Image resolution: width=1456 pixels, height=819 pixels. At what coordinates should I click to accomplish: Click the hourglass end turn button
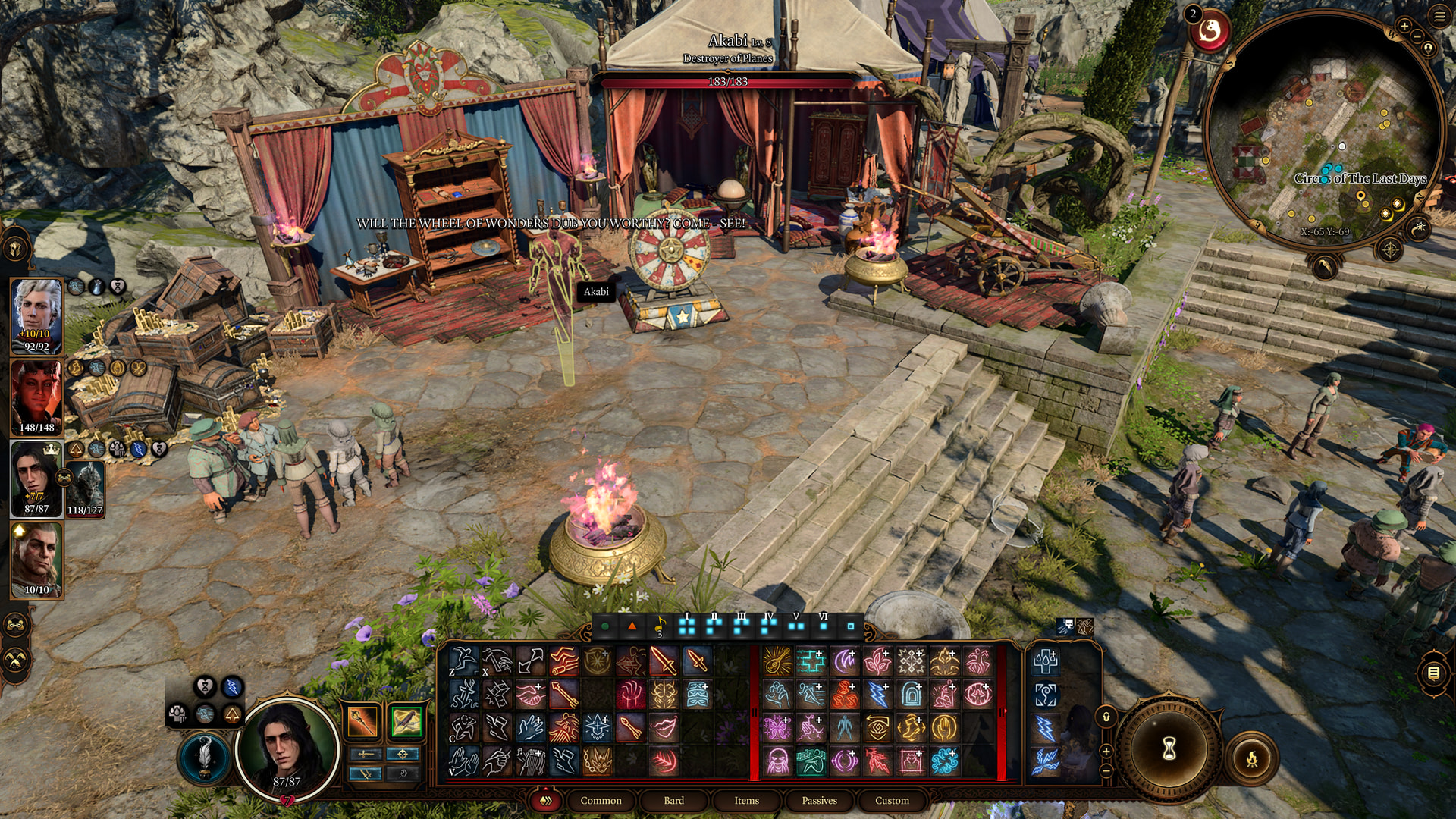pos(1169,749)
